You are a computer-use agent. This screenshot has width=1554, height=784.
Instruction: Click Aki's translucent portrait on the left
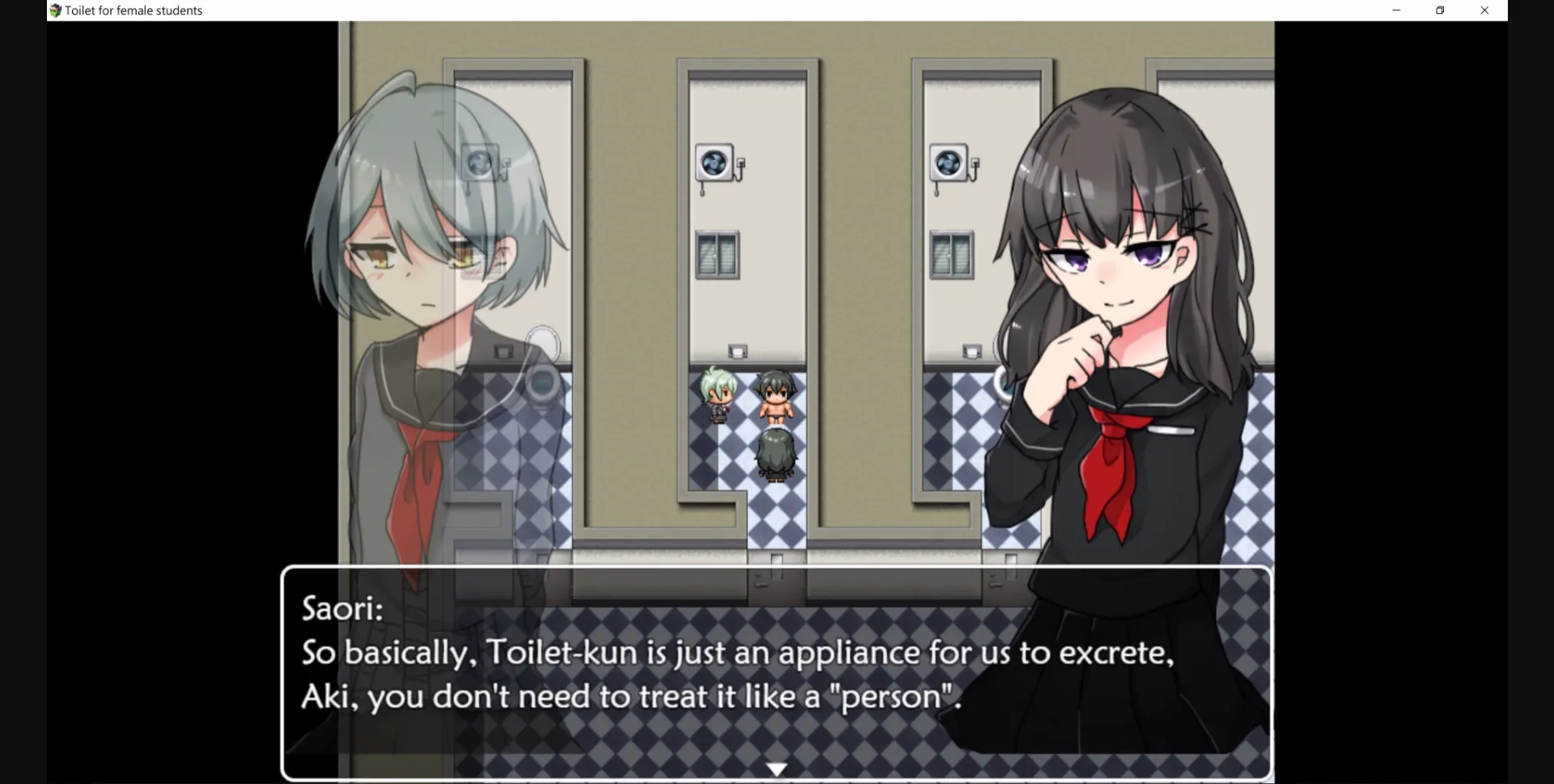pyautogui.click(x=421, y=267)
